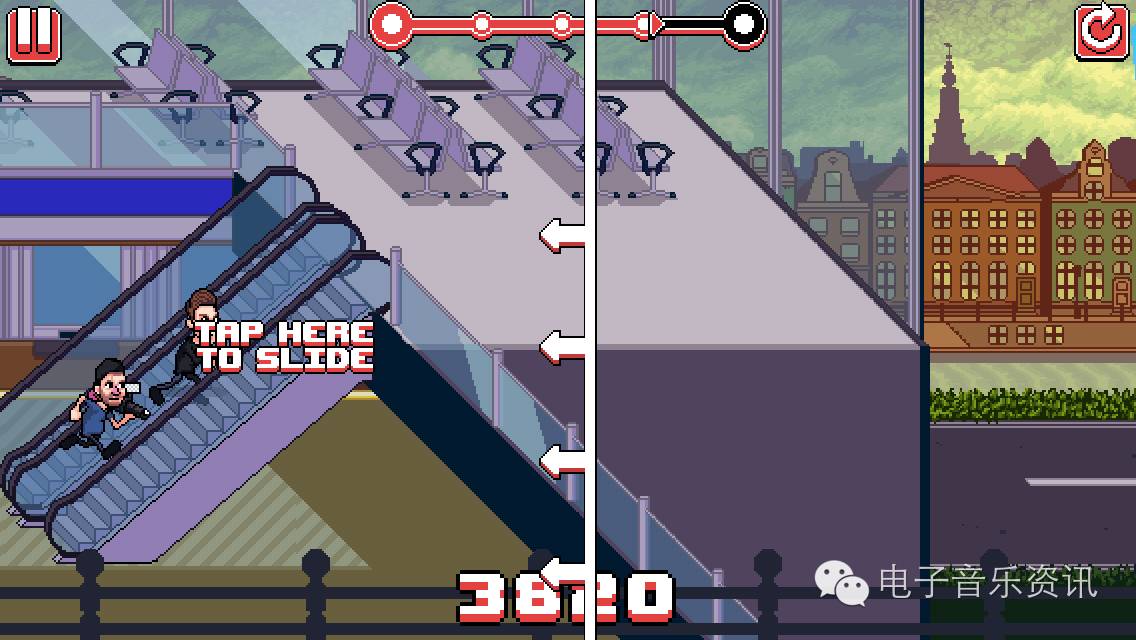Viewport: 1136px width, 640px height.
Task: Restart the level using the circular arrow button
Action: 1101,31
